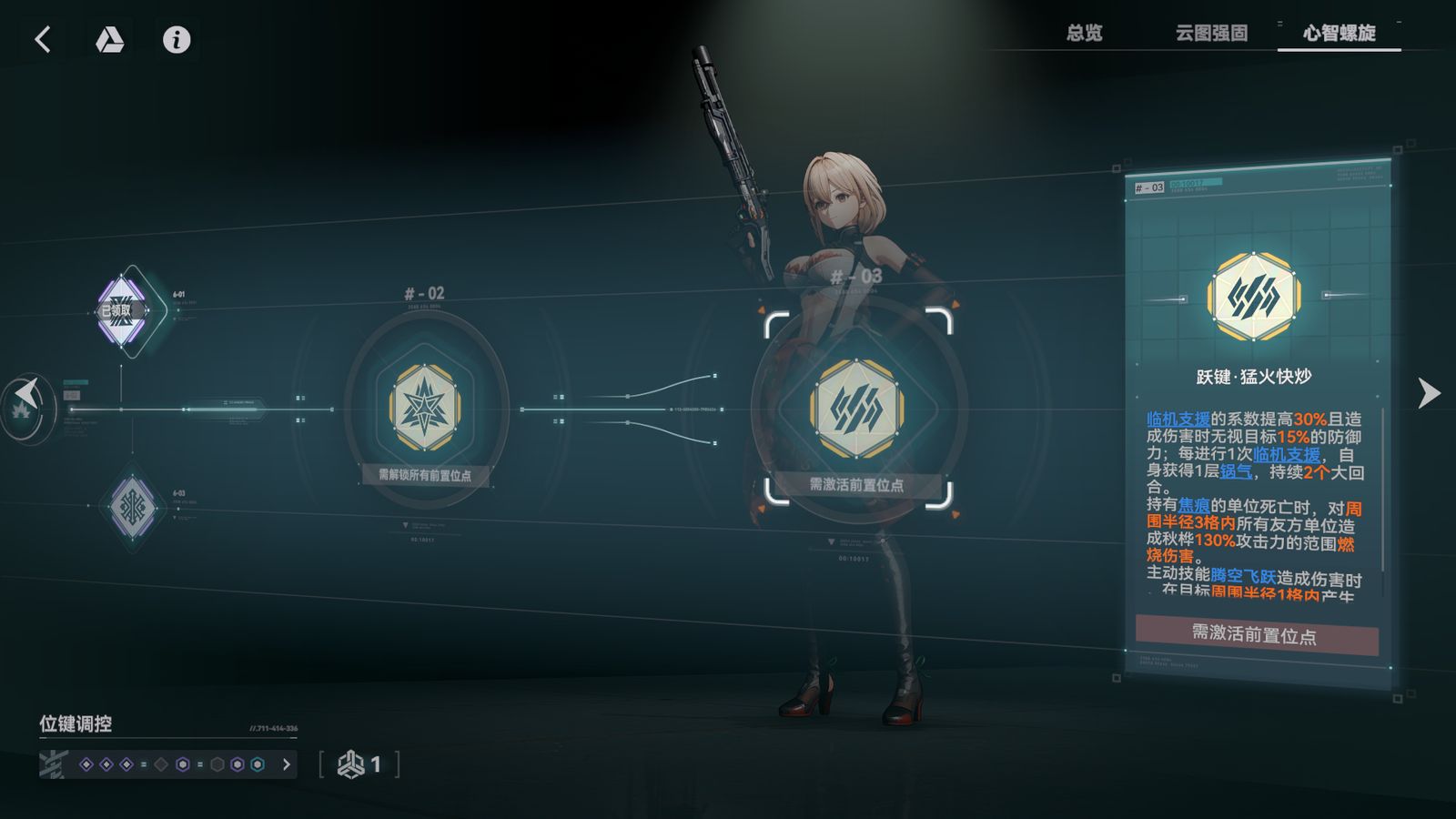Select the #-02 star node
The height and width of the screenshot is (819, 1456).
424,409
